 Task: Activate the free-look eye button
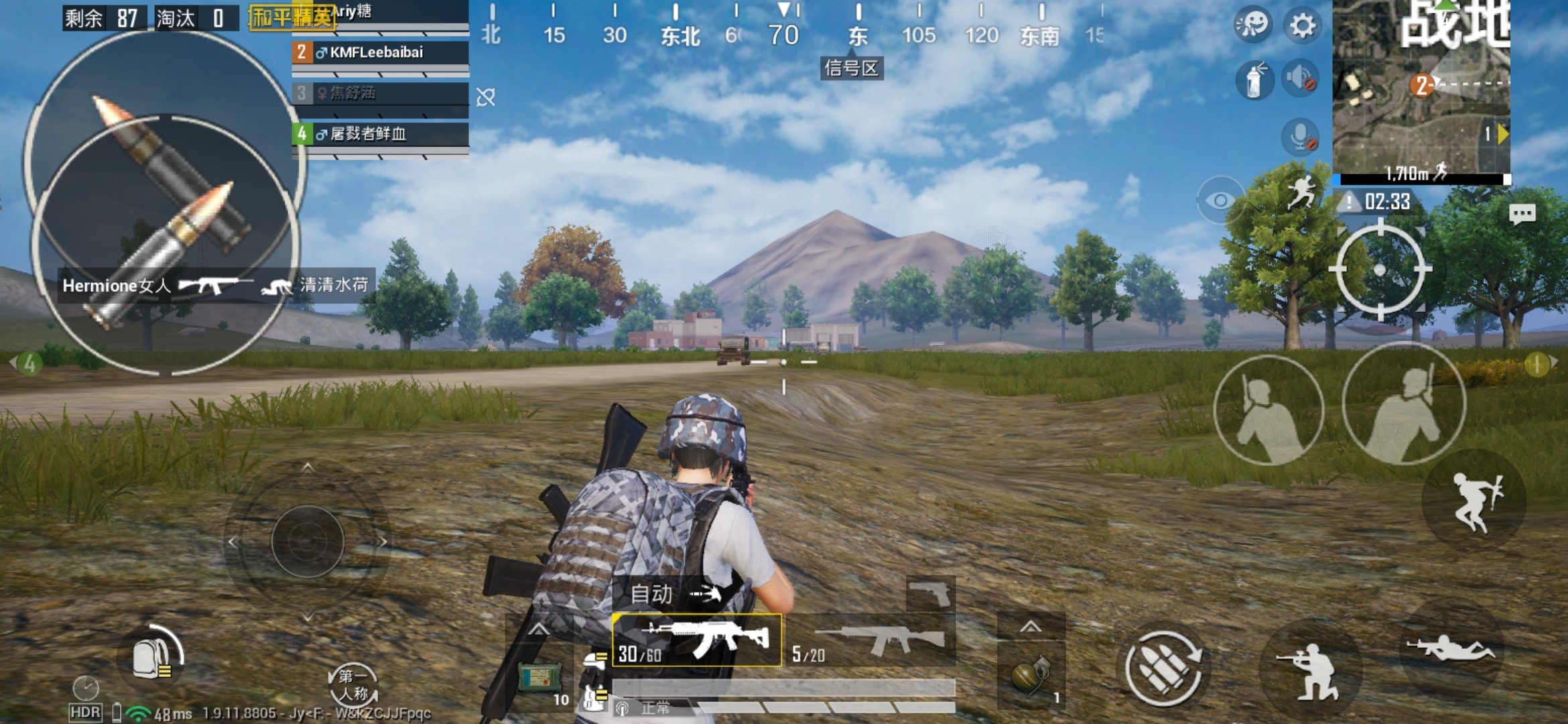tap(1220, 200)
